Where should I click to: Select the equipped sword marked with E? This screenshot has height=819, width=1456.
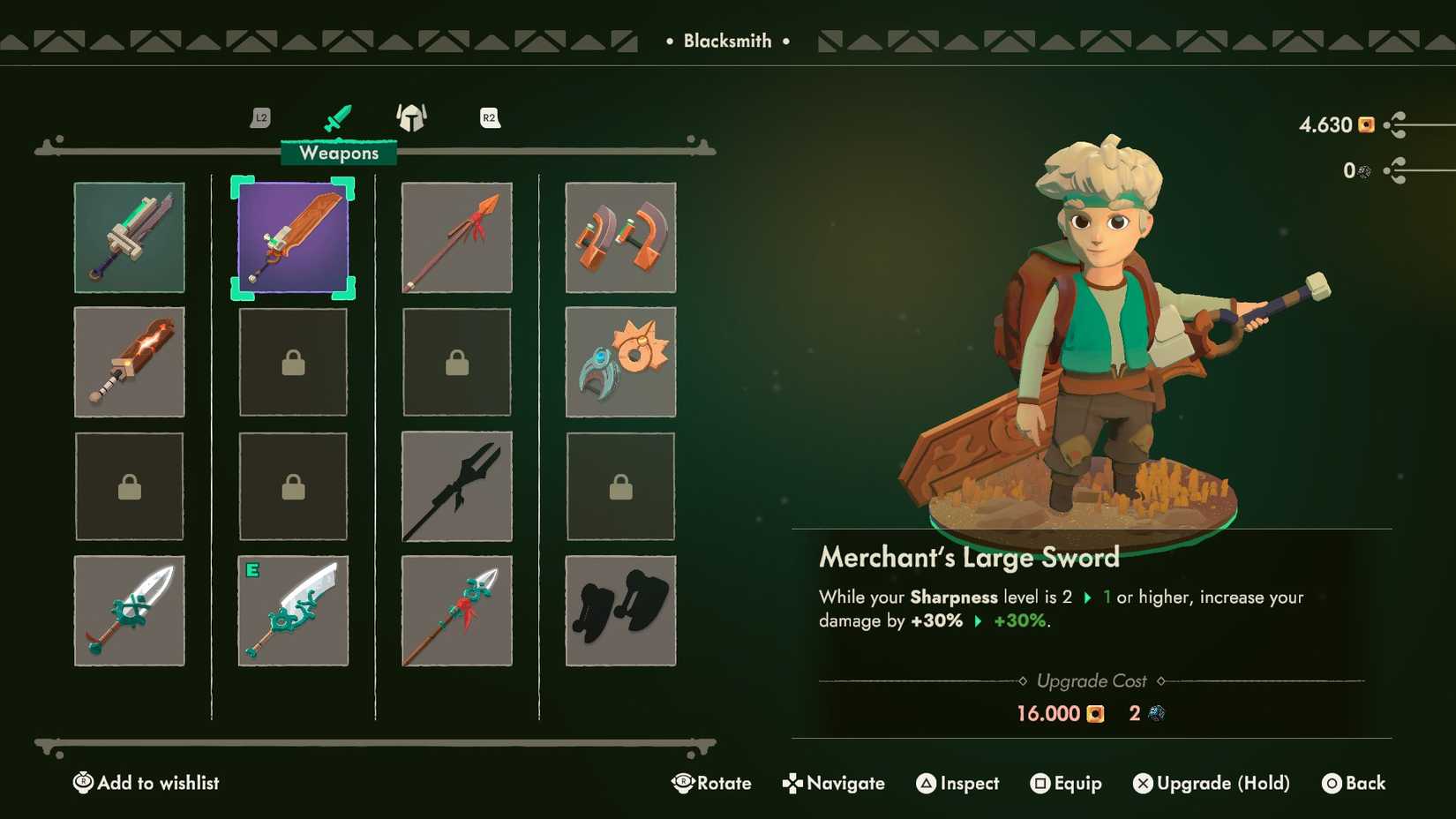293,610
